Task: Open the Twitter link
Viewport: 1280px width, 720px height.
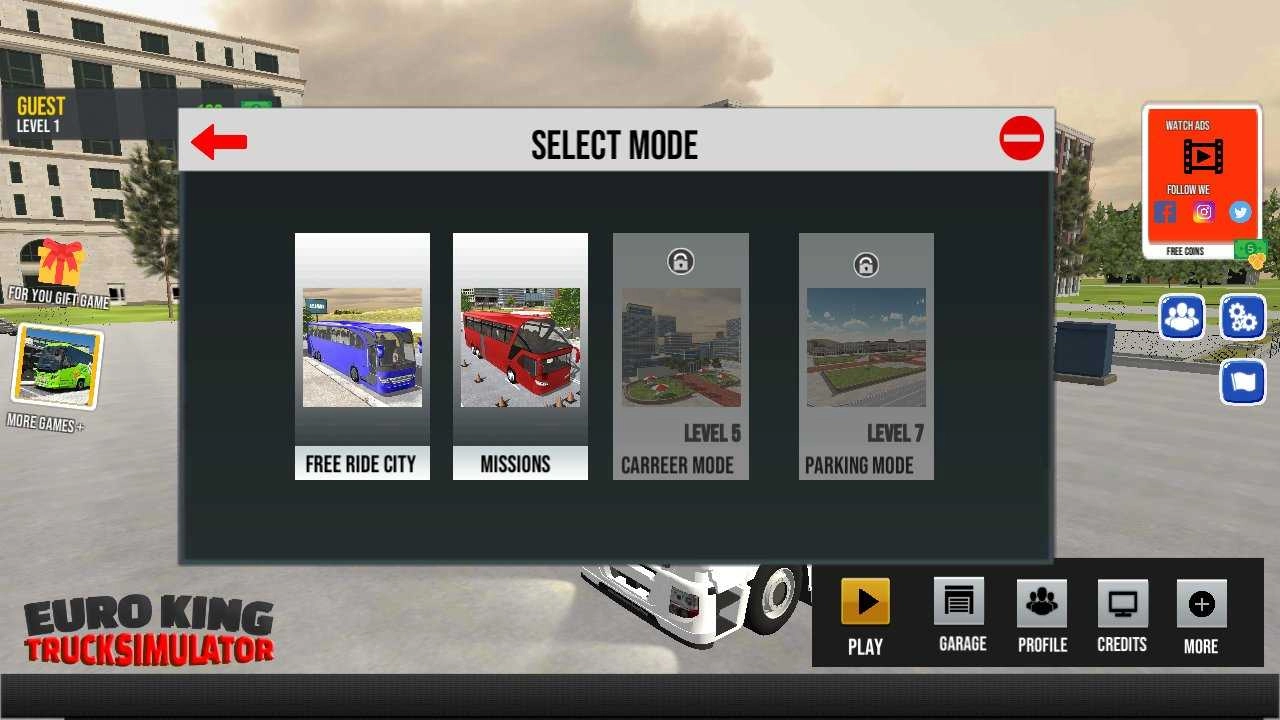Action: (x=1240, y=212)
